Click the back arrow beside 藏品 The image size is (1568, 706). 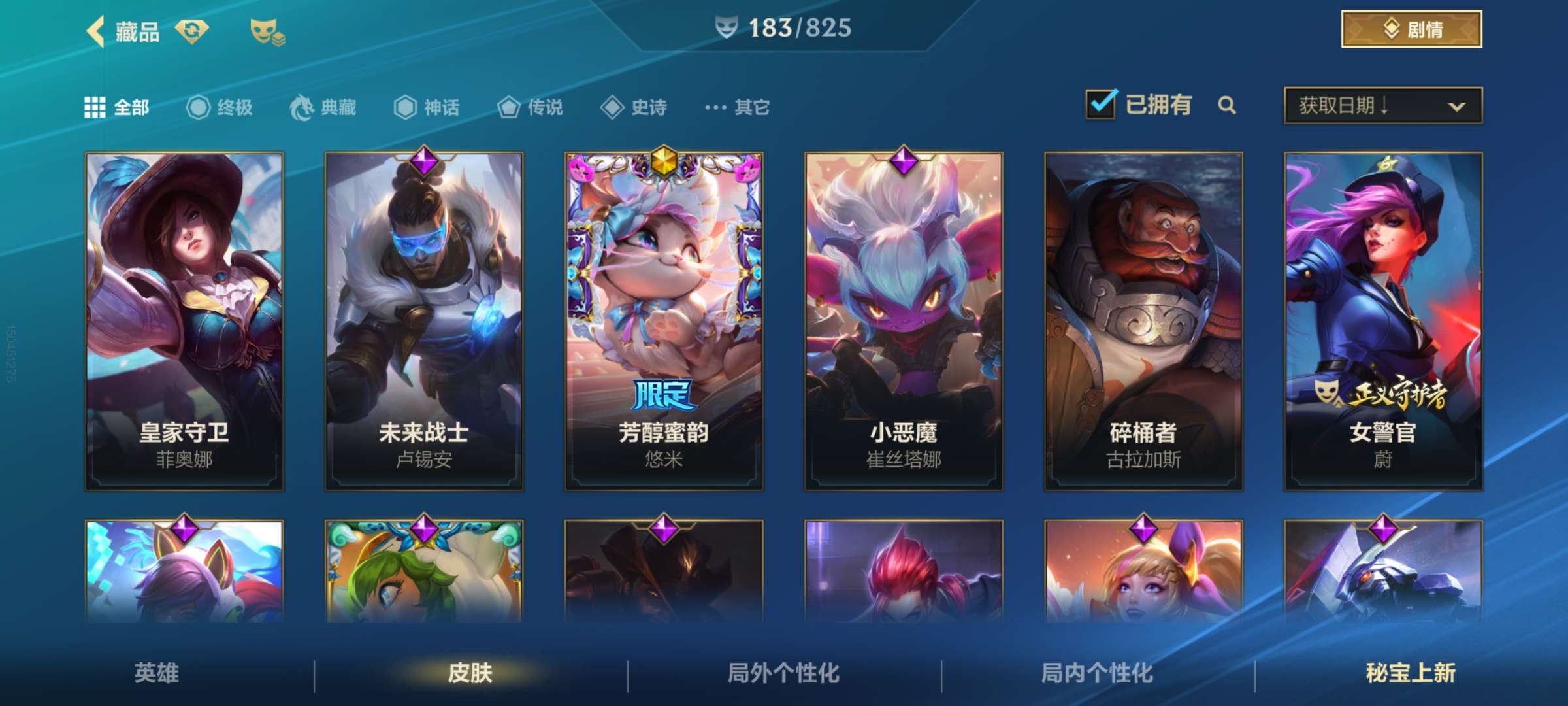(x=97, y=31)
